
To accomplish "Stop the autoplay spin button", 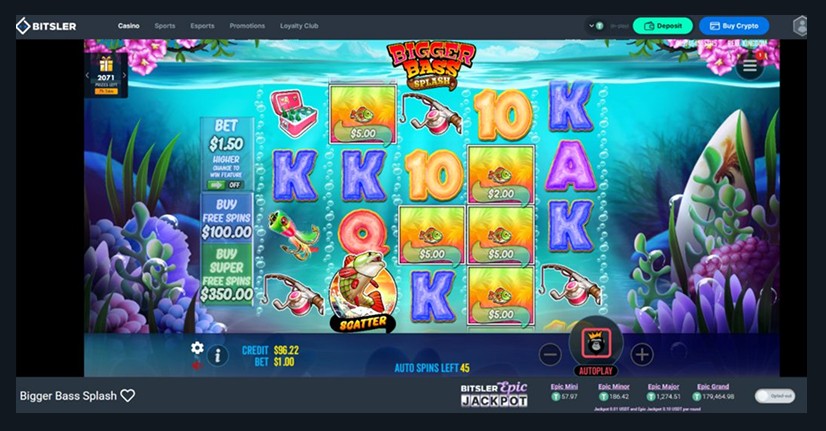I will [596, 346].
